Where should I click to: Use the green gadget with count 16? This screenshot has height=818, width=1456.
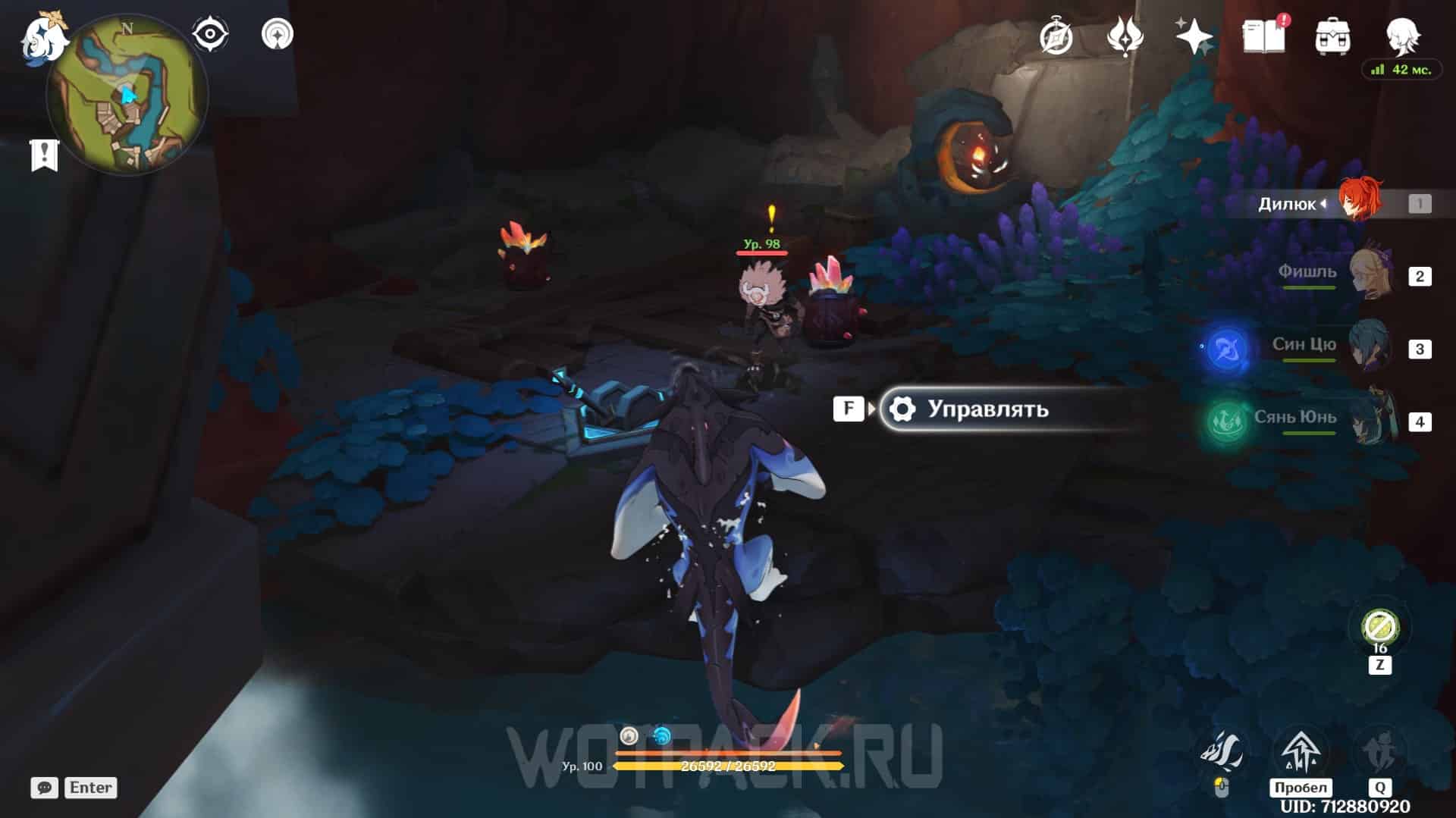(x=1379, y=628)
